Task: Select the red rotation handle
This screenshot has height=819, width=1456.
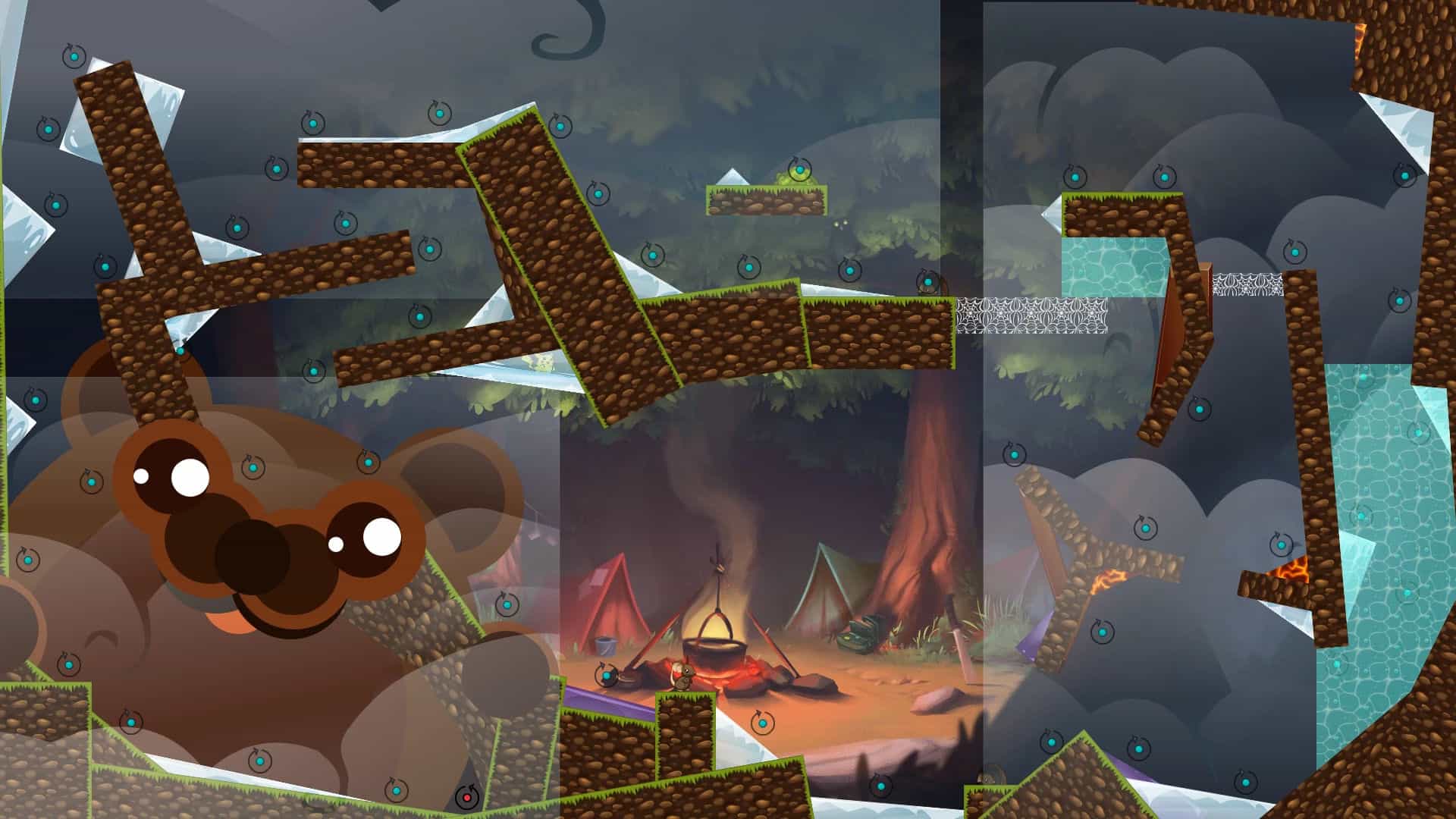Action: click(x=466, y=797)
